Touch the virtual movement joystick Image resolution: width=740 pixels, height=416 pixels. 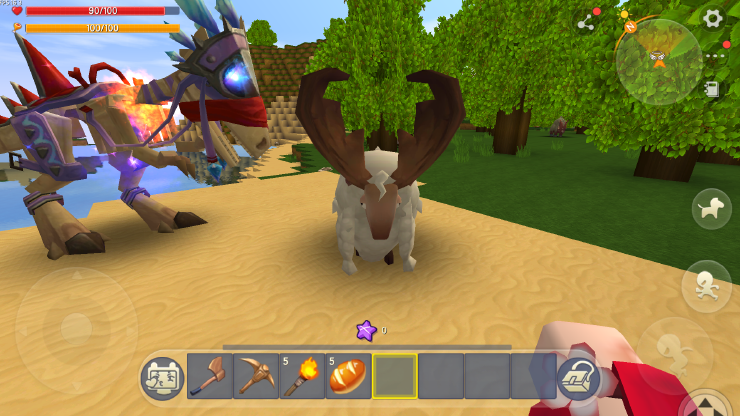tap(76, 328)
